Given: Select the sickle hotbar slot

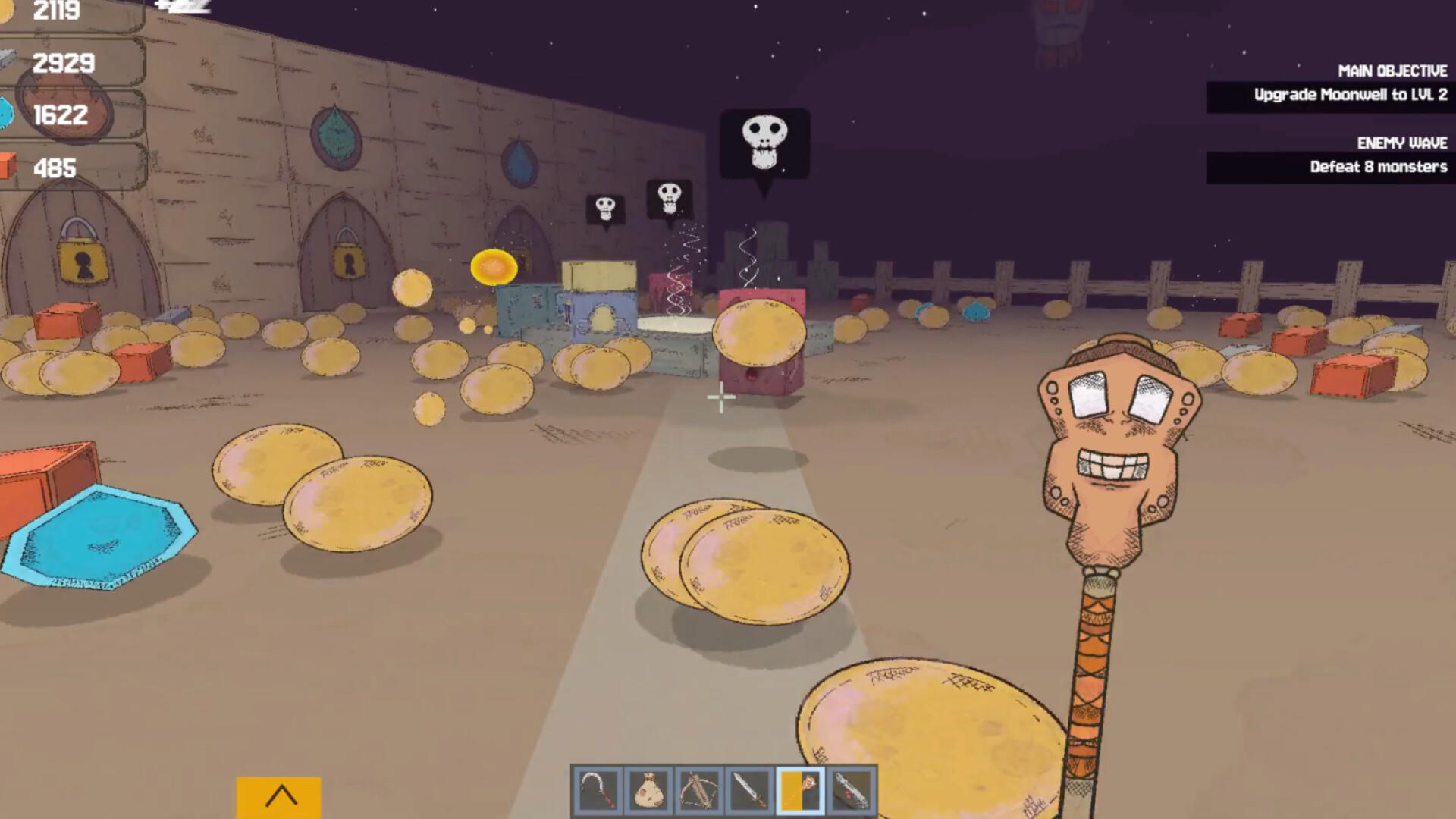Looking at the screenshot, I should (598, 791).
